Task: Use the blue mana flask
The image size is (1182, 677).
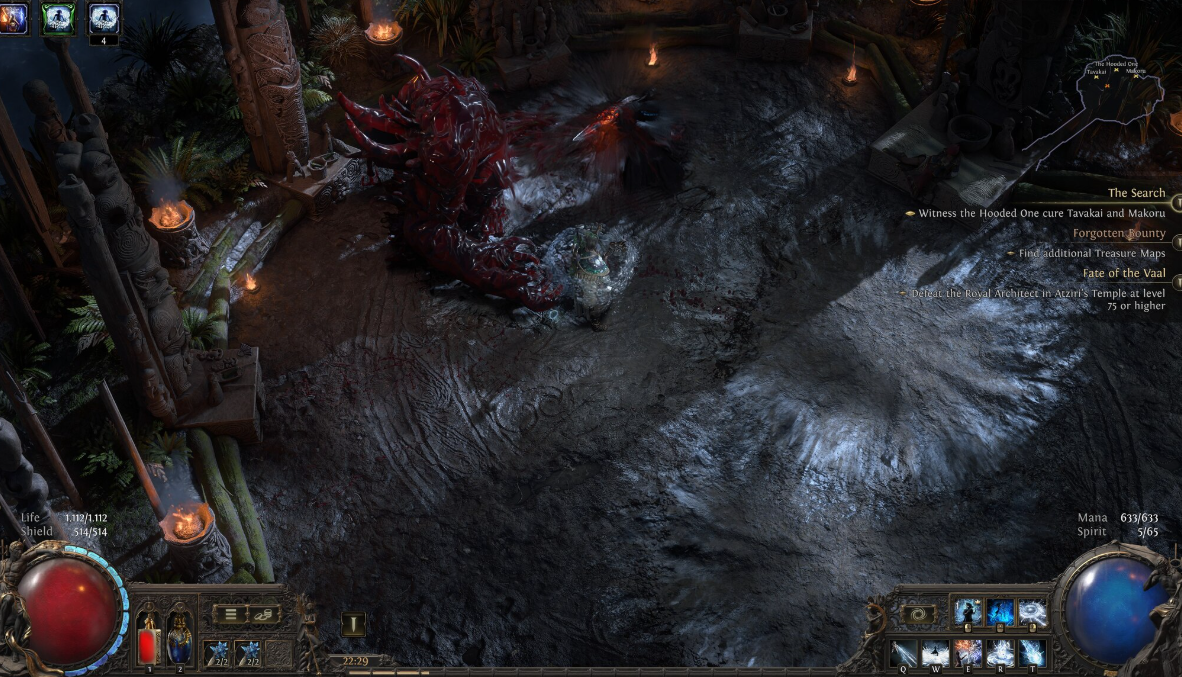Action: [179, 636]
